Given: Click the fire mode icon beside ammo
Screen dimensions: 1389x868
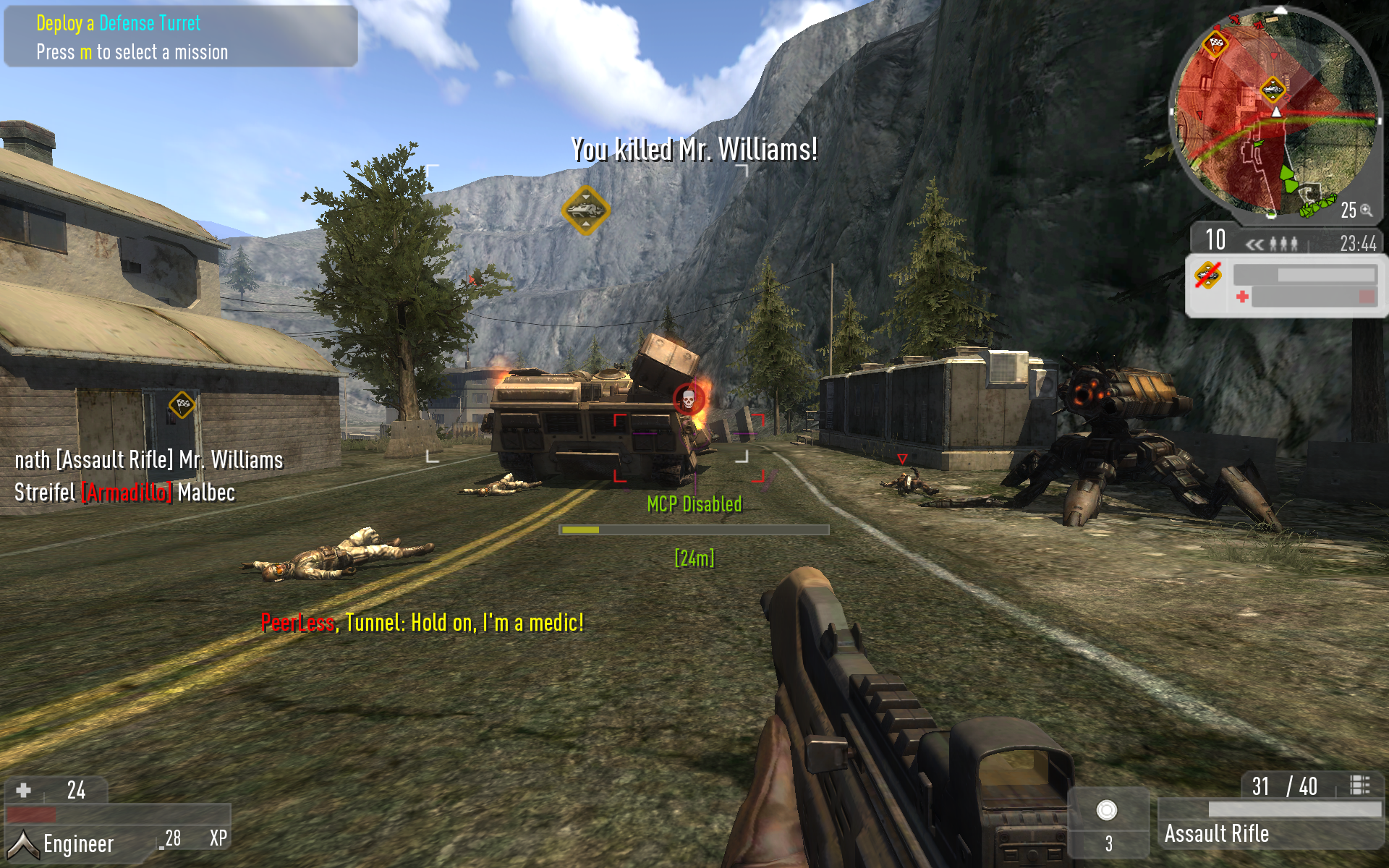Looking at the screenshot, I should (1359, 786).
